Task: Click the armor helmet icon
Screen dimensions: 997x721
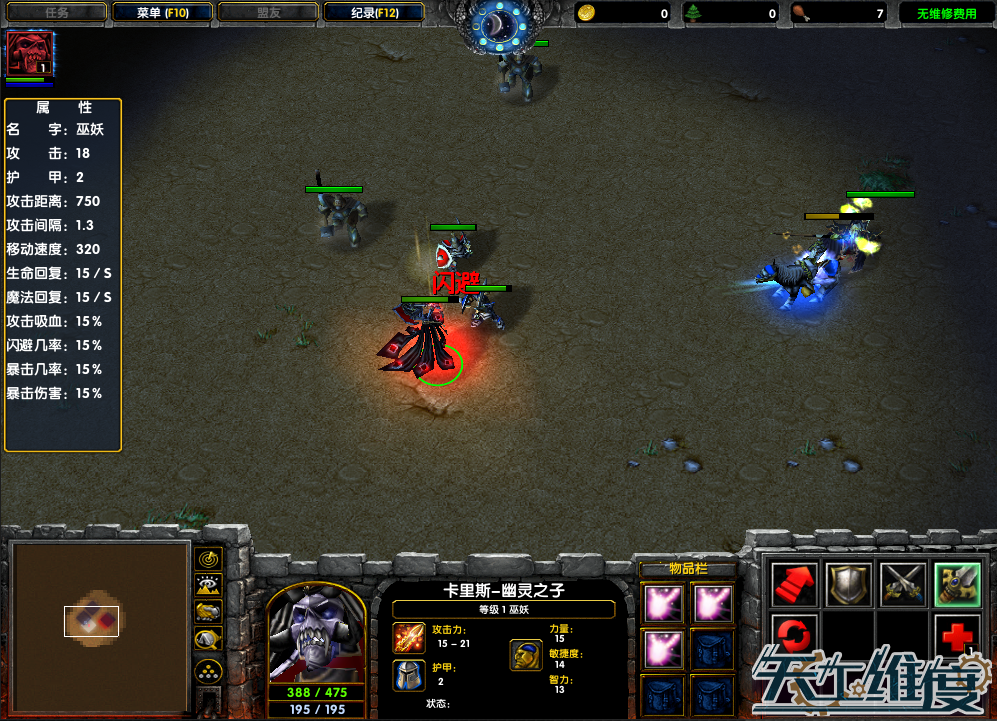Action: pyautogui.click(x=409, y=675)
